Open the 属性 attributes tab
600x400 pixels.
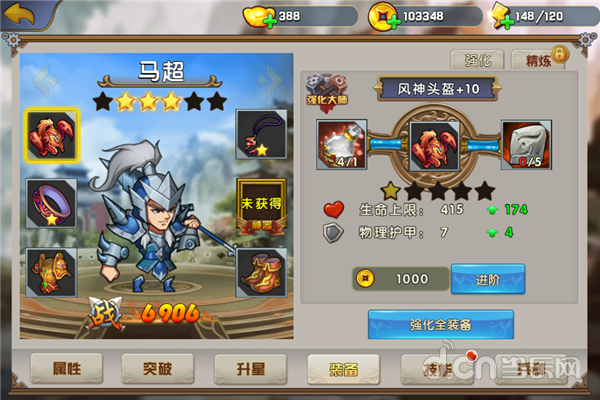(67, 367)
